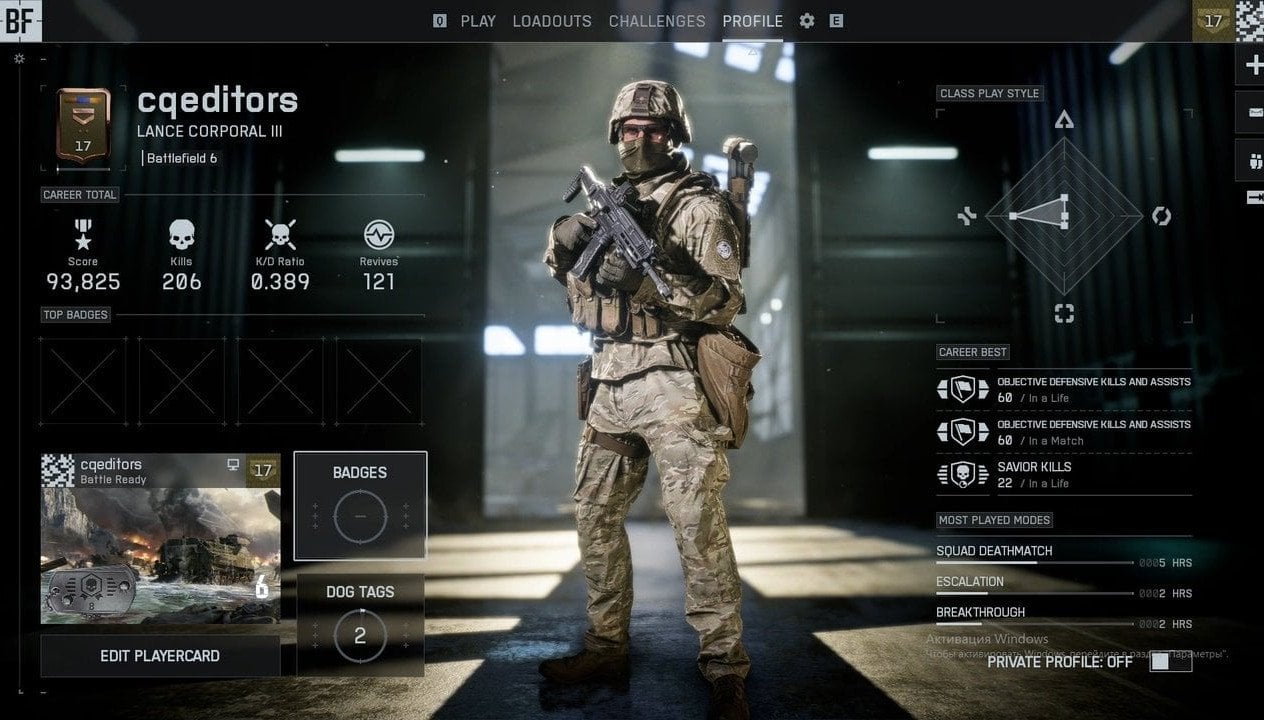Toggle the Private Profile switch
Image resolution: width=1264 pixels, height=720 pixels.
[x=1170, y=662]
